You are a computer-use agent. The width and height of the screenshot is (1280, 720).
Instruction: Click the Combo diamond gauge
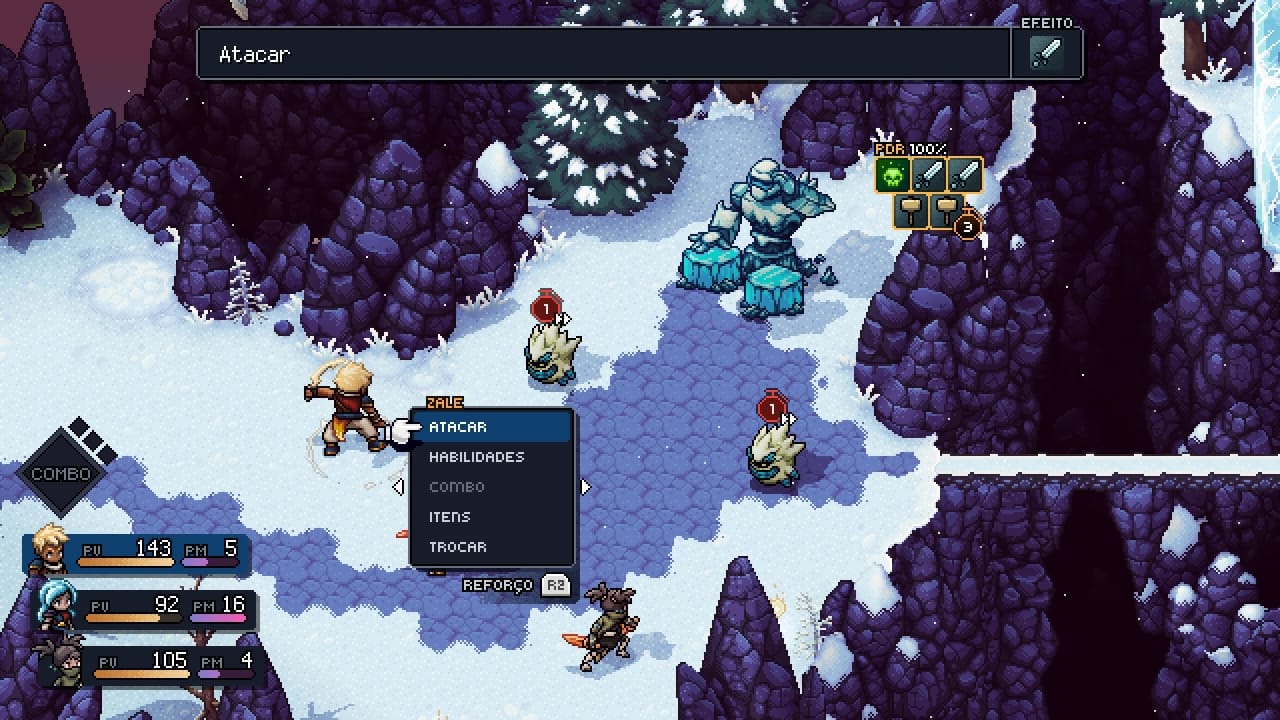pyautogui.click(x=62, y=473)
